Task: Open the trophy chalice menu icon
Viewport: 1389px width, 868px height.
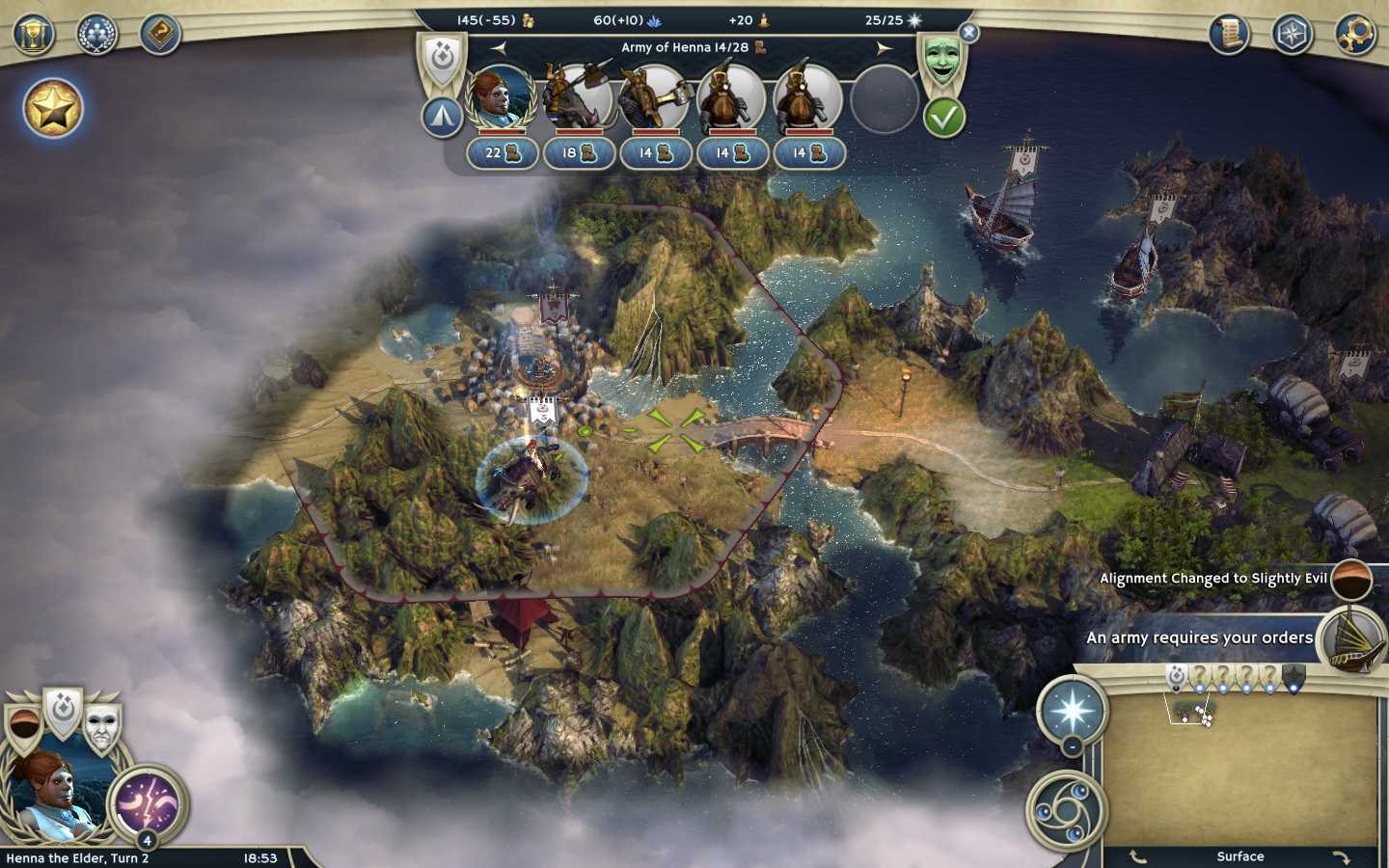Action: (x=34, y=35)
